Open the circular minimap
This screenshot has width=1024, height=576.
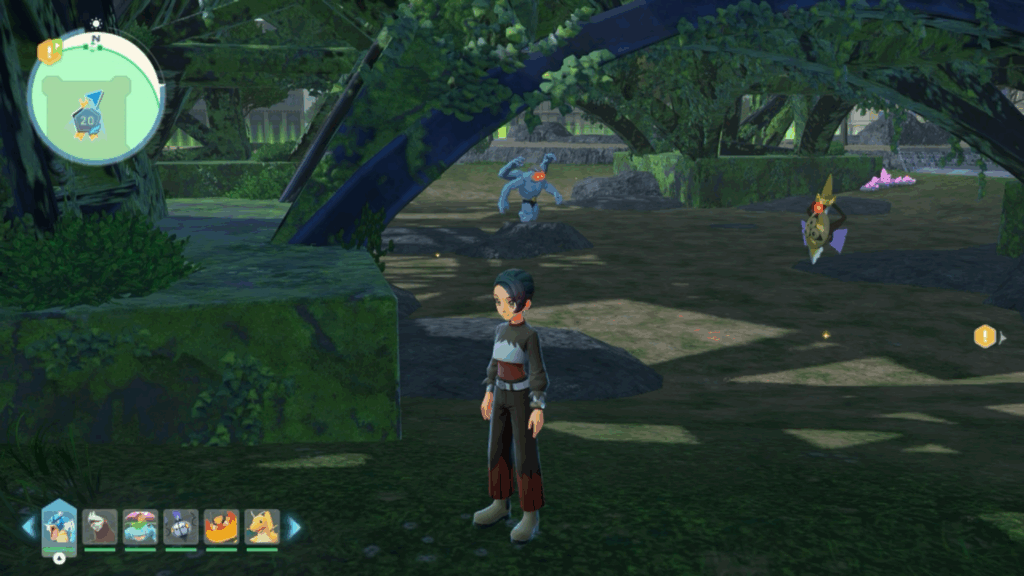coord(96,98)
